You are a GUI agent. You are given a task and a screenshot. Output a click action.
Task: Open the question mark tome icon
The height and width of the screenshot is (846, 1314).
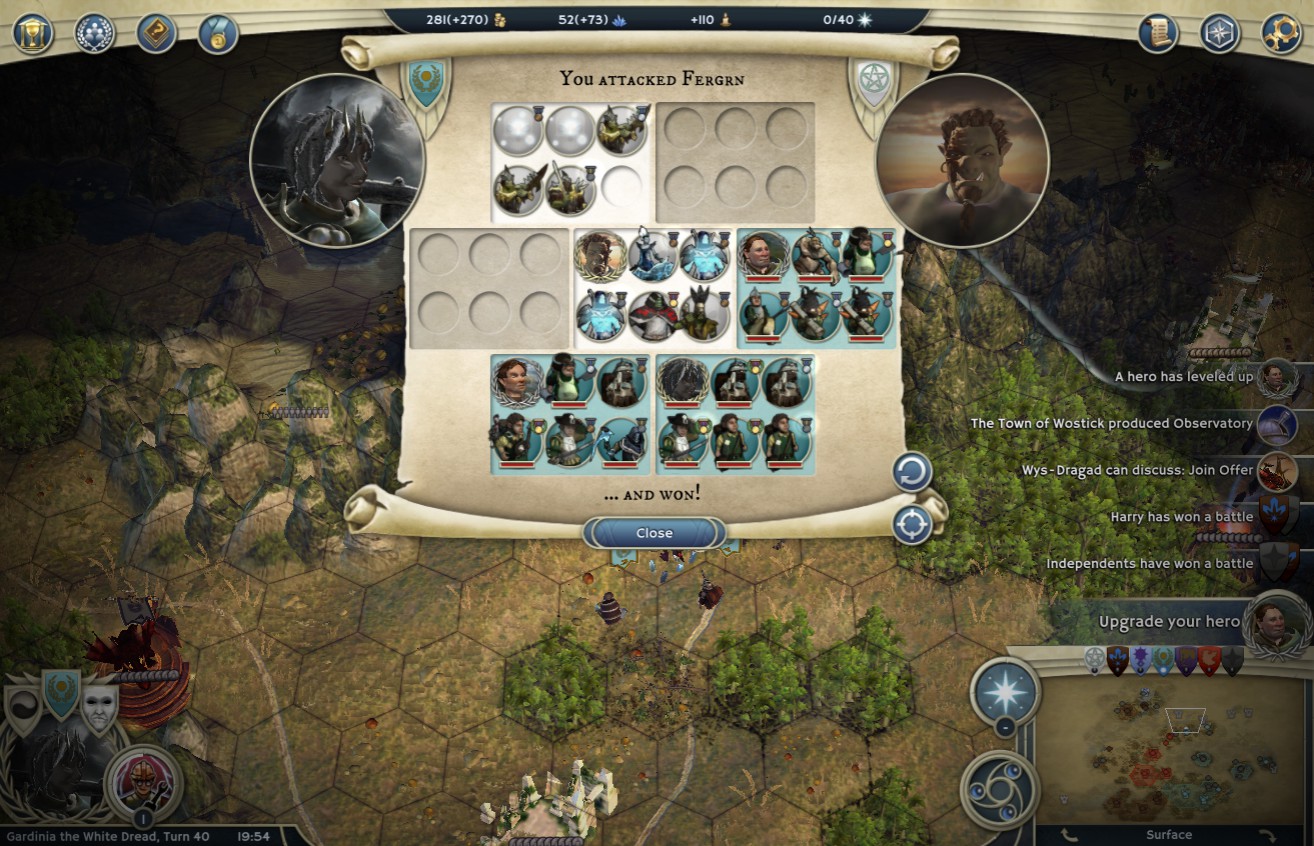pos(156,33)
